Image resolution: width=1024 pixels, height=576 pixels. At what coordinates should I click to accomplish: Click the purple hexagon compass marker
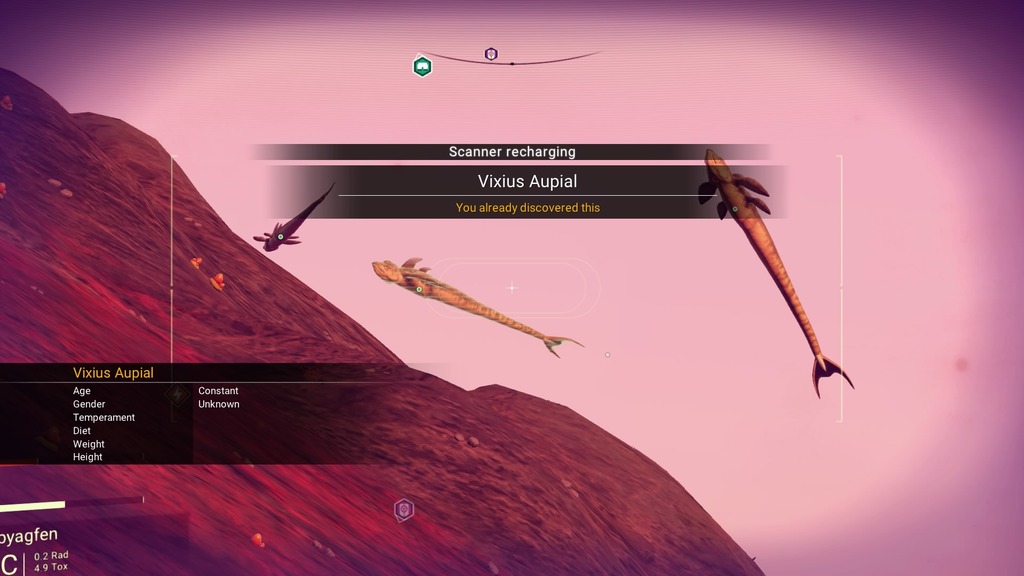[x=491, y=54]
